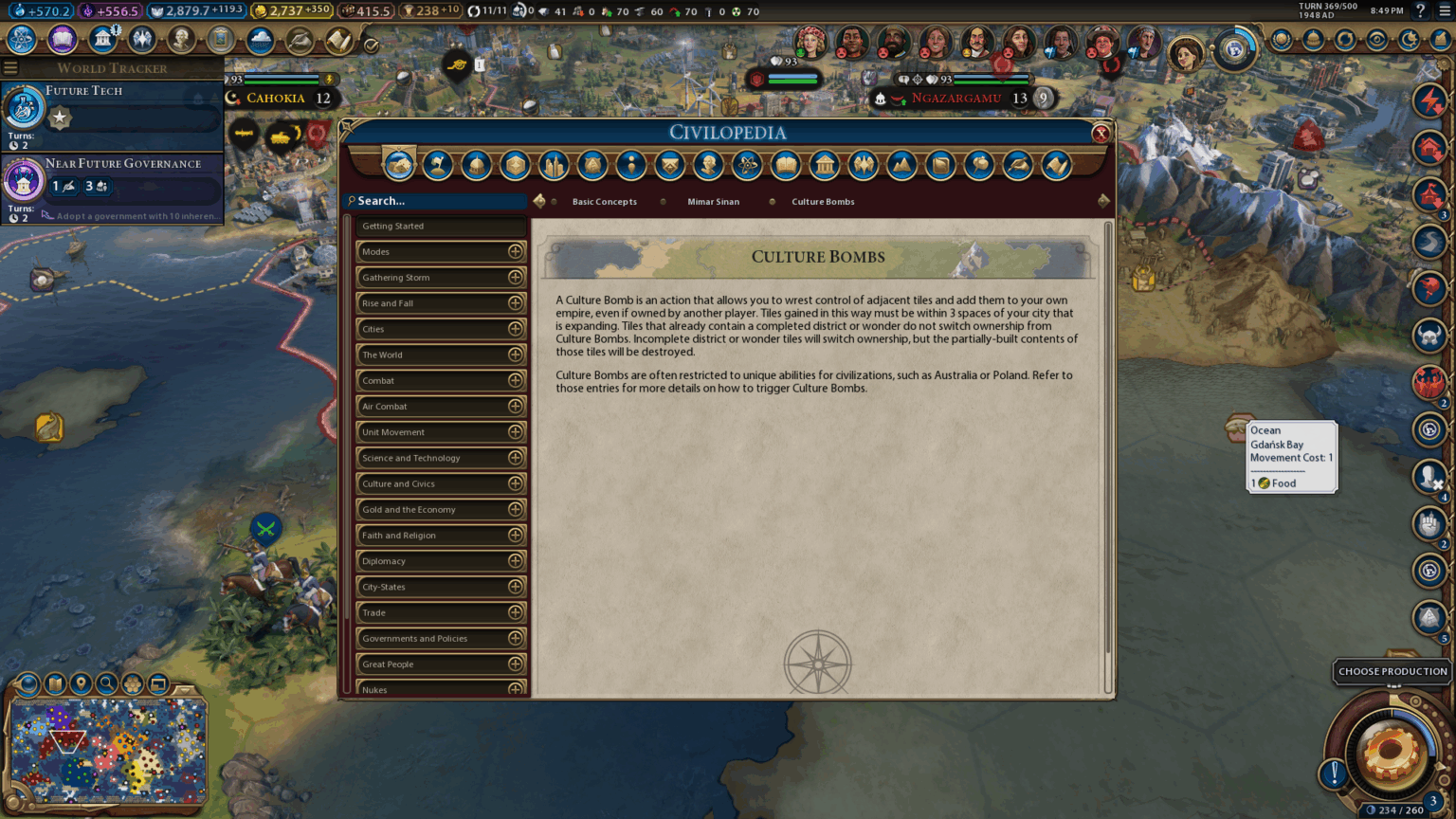Open the Government screen with the notification badge

click(101, 41)
